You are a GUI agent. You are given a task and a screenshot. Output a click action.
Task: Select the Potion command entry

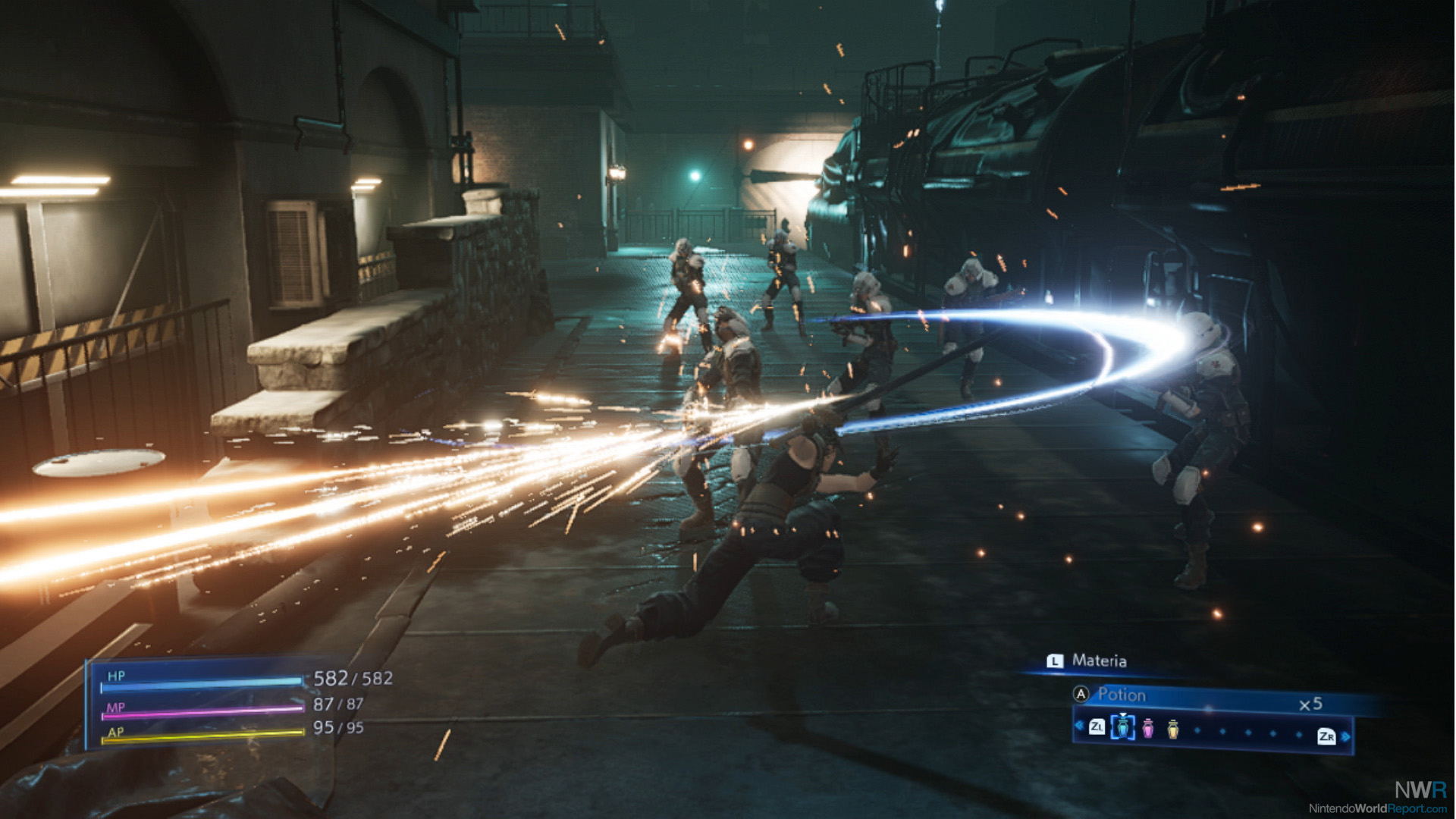1122,695
